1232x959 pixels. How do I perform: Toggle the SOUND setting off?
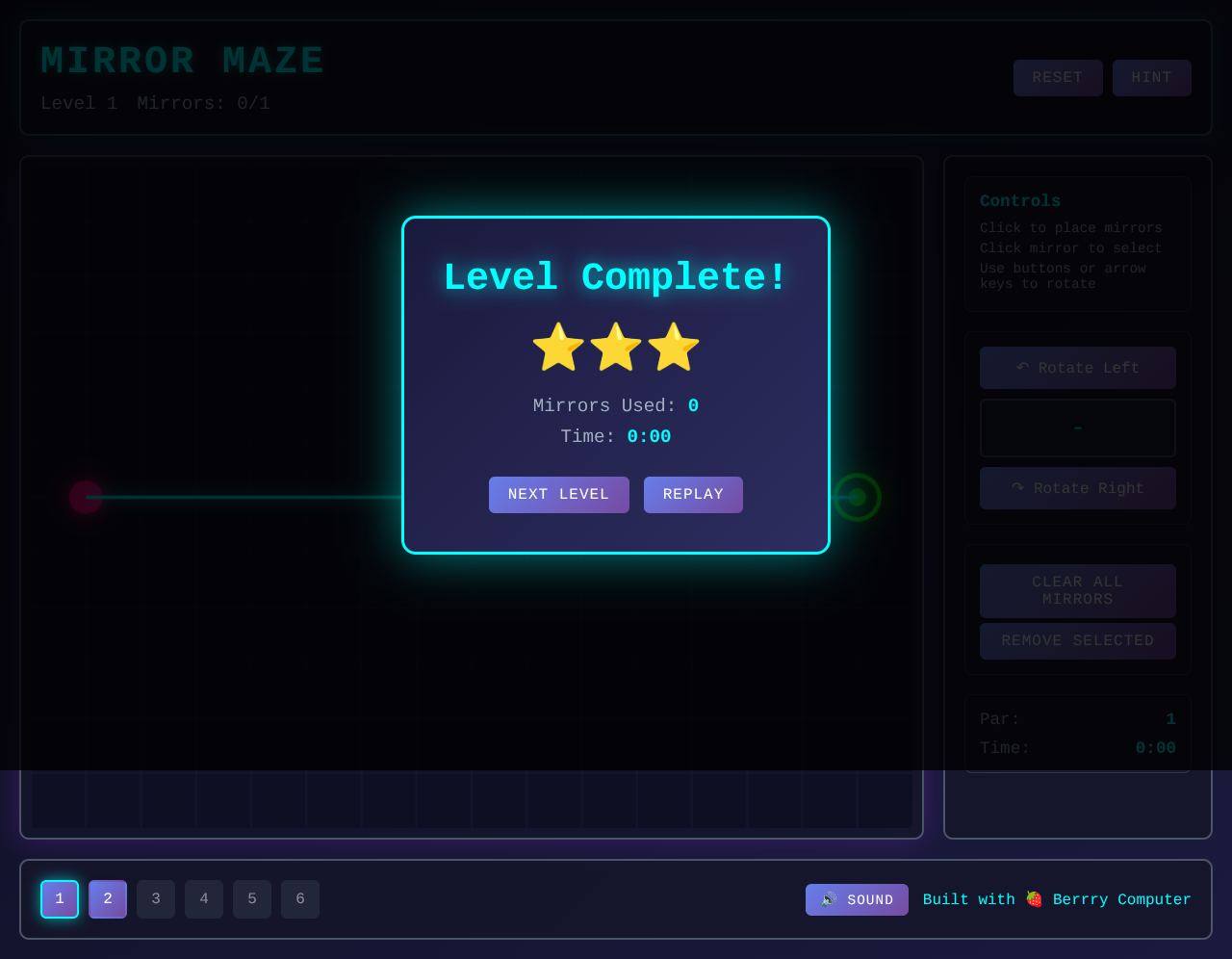pos(857,899)
